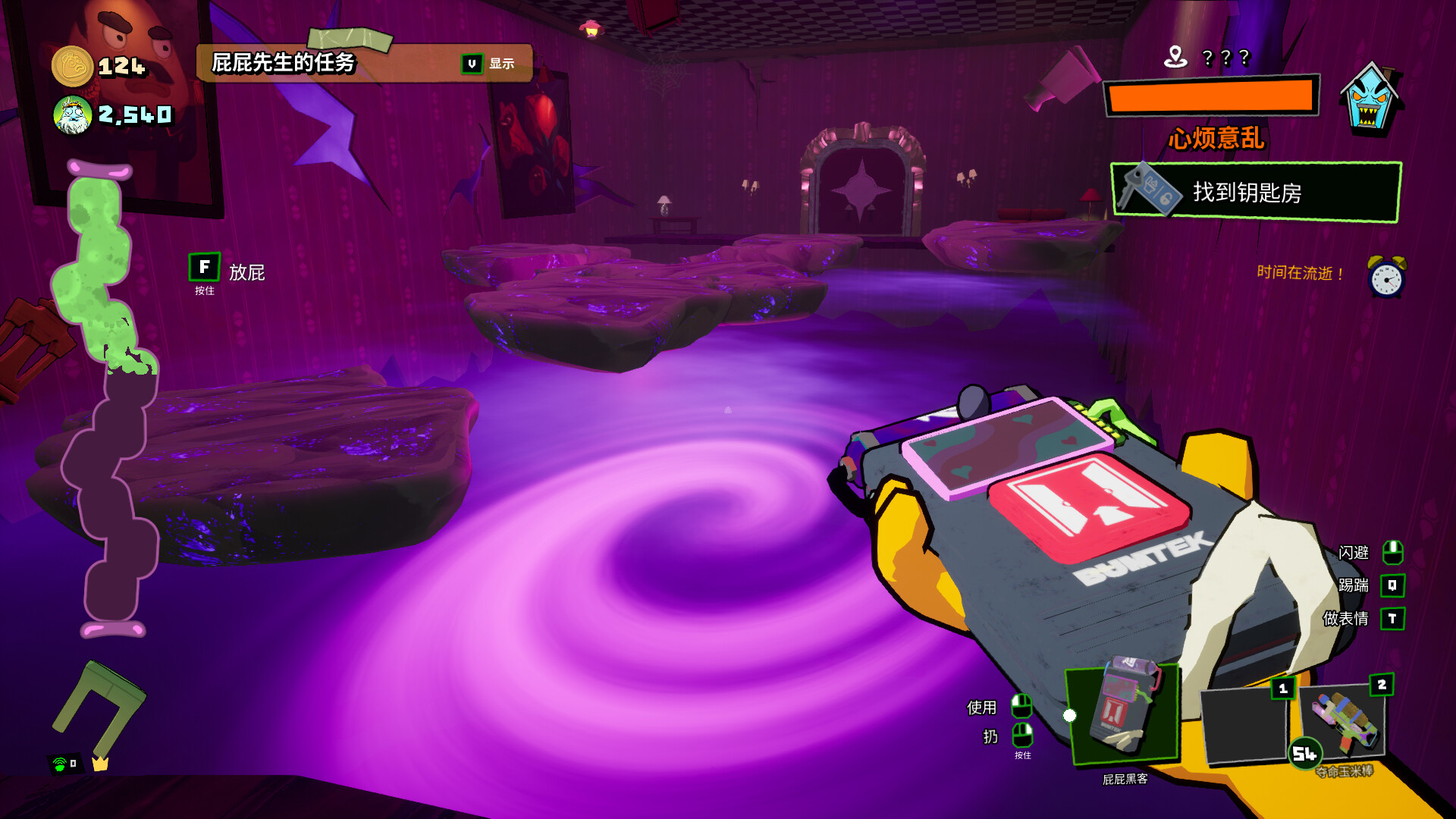Click the blue monster house icon
This screenshot has width=1456, height=819.
click(x=1370, y=100)
